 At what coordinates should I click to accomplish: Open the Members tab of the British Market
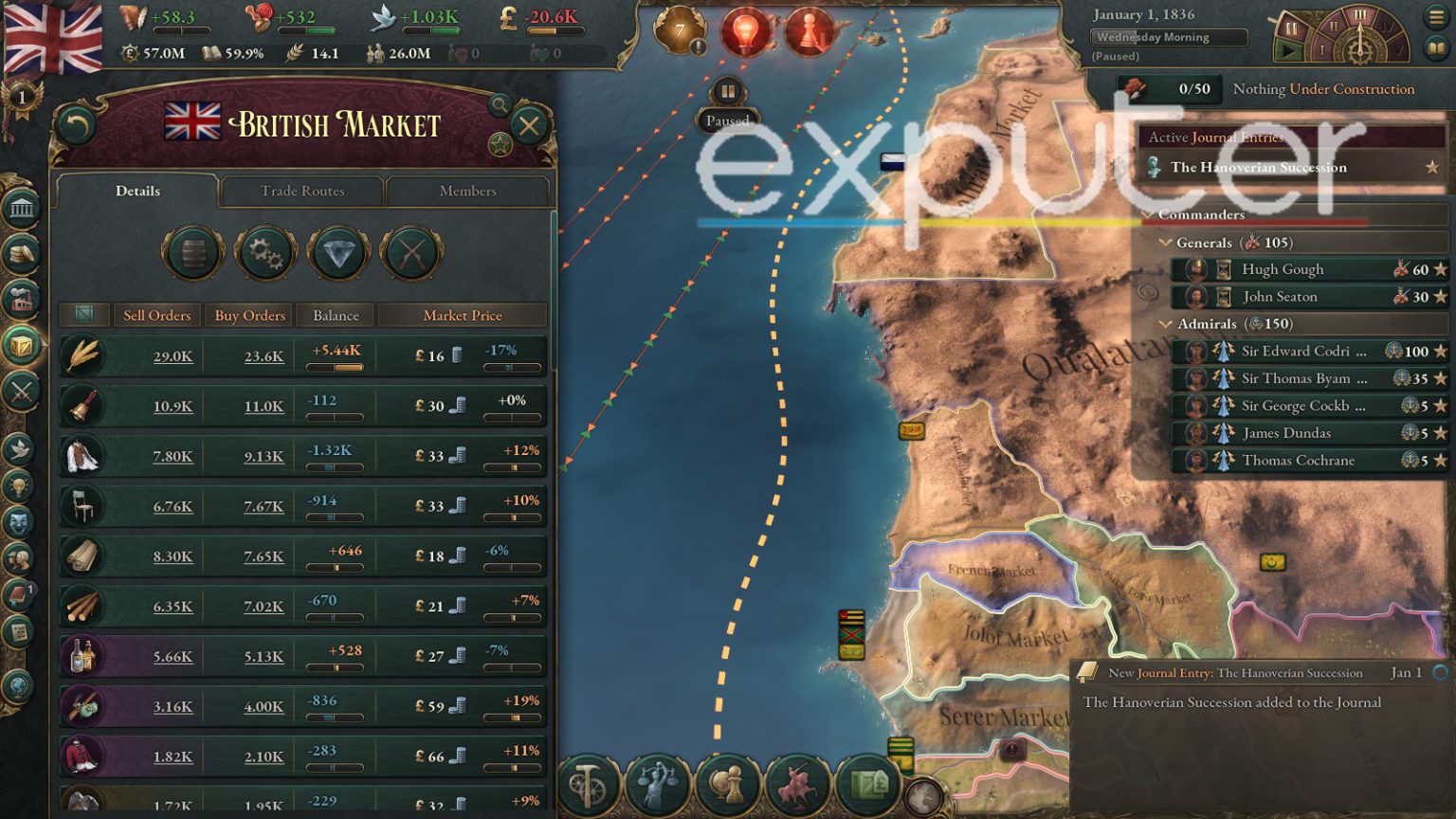pyautogui.click(x=467, y=191)
